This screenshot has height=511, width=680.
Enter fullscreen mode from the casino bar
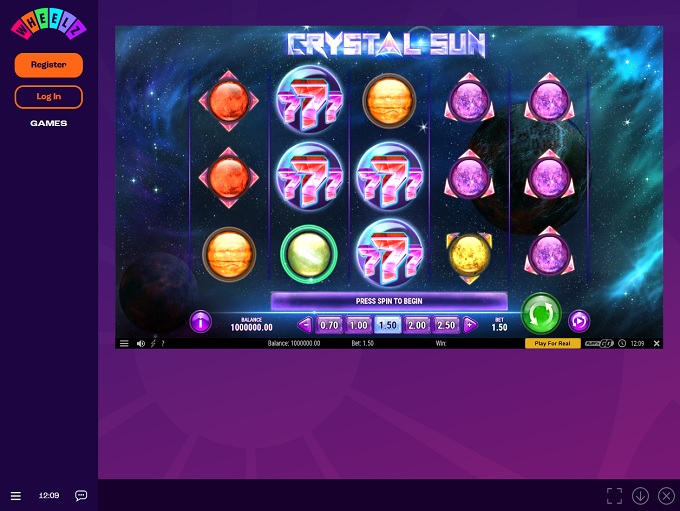click(614, 495)
